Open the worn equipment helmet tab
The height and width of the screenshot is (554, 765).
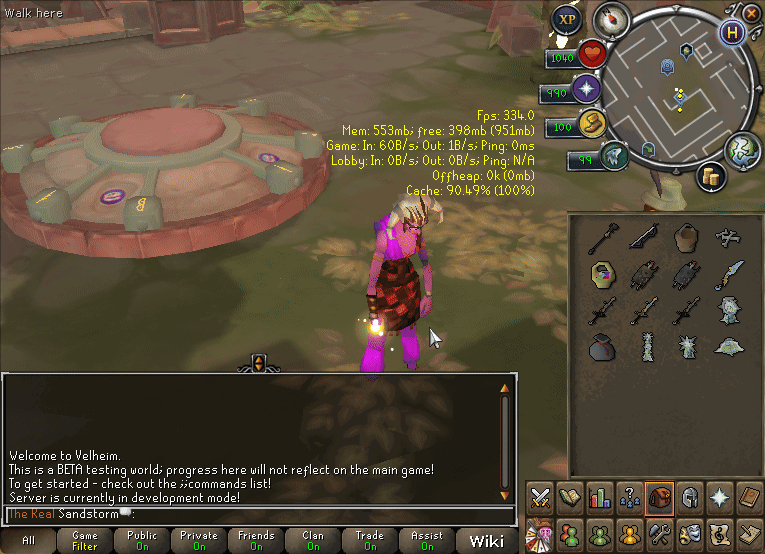pyautogui.click(x=689, y=497)
